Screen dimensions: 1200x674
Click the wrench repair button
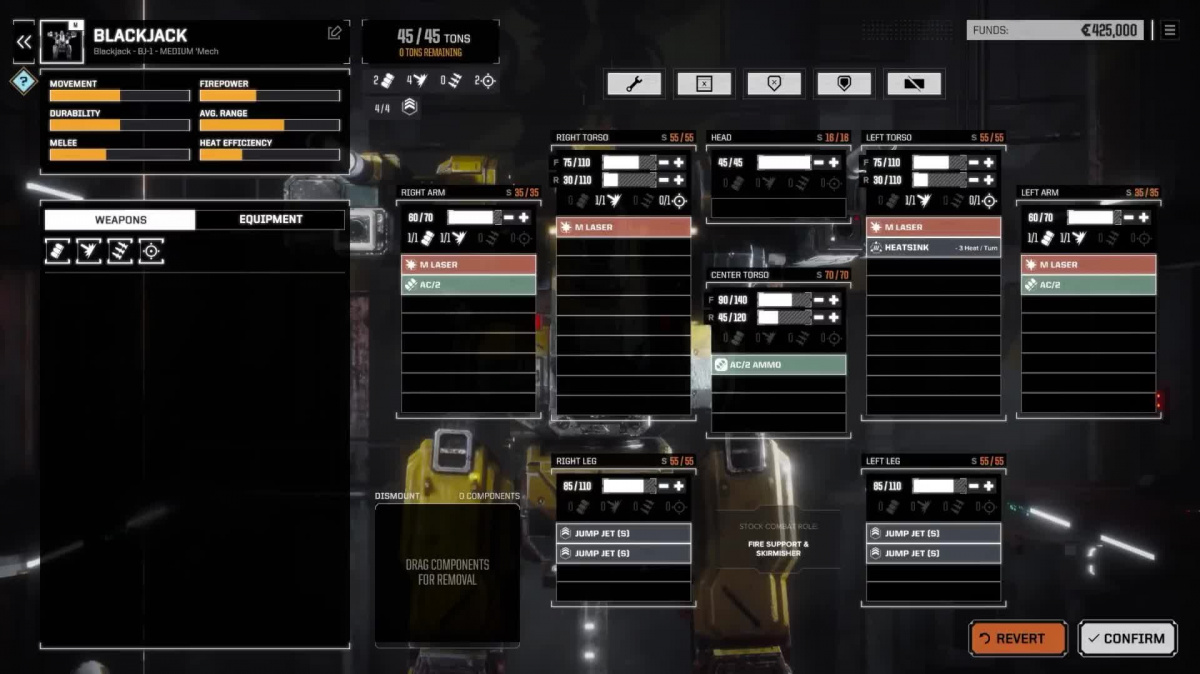click(633, 84)
